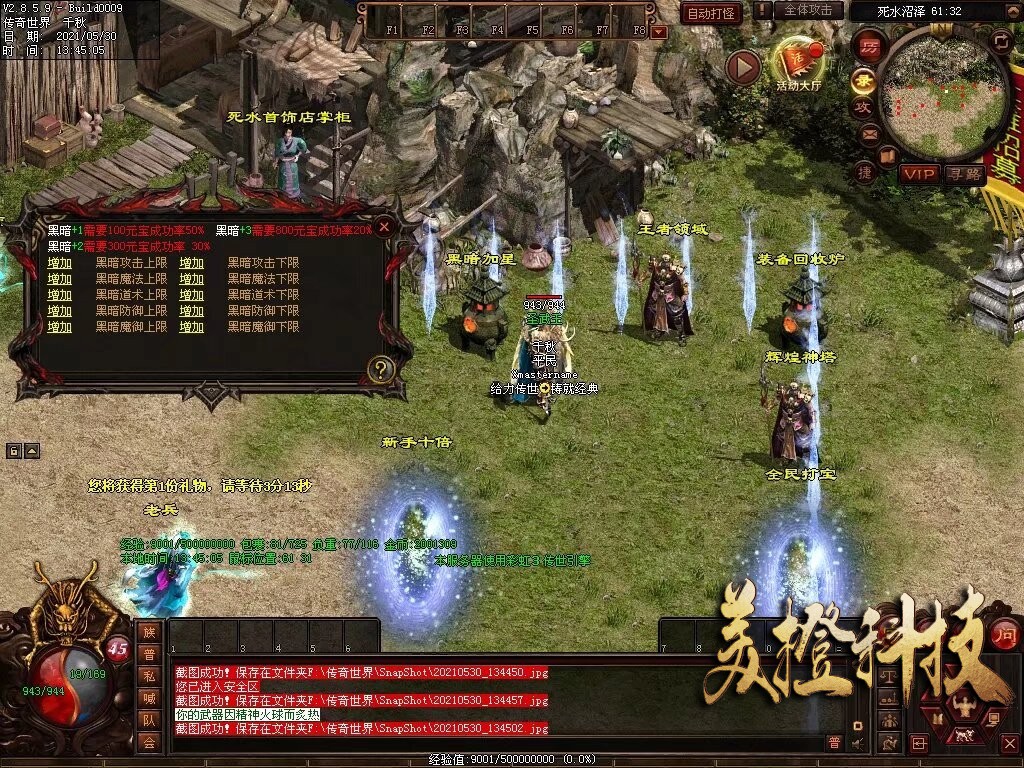Click 增加 next to 黑暗魔御上限

(60, 327)
